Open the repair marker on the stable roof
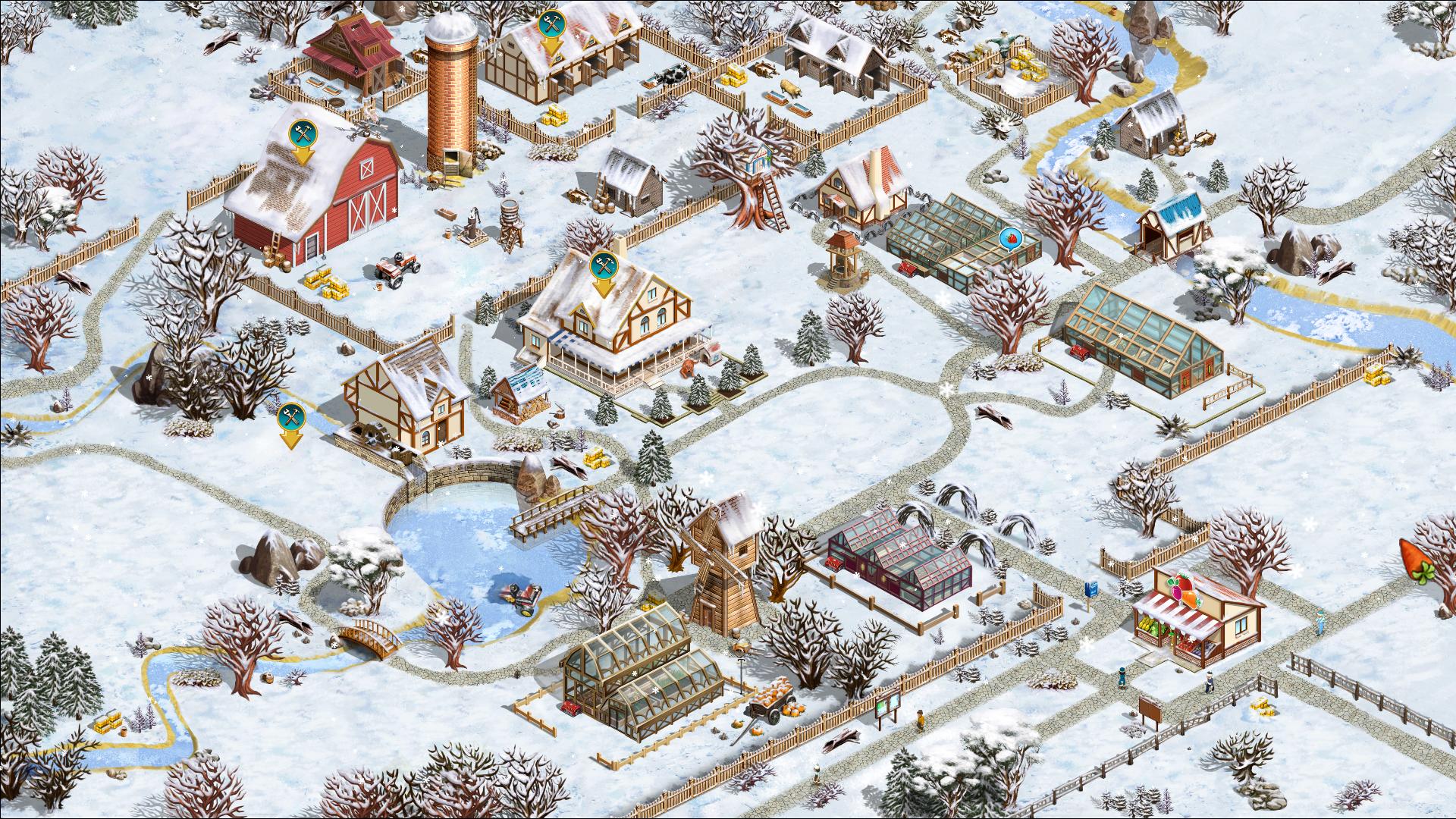The image size is (1456, 819). (x=551, y=26)
